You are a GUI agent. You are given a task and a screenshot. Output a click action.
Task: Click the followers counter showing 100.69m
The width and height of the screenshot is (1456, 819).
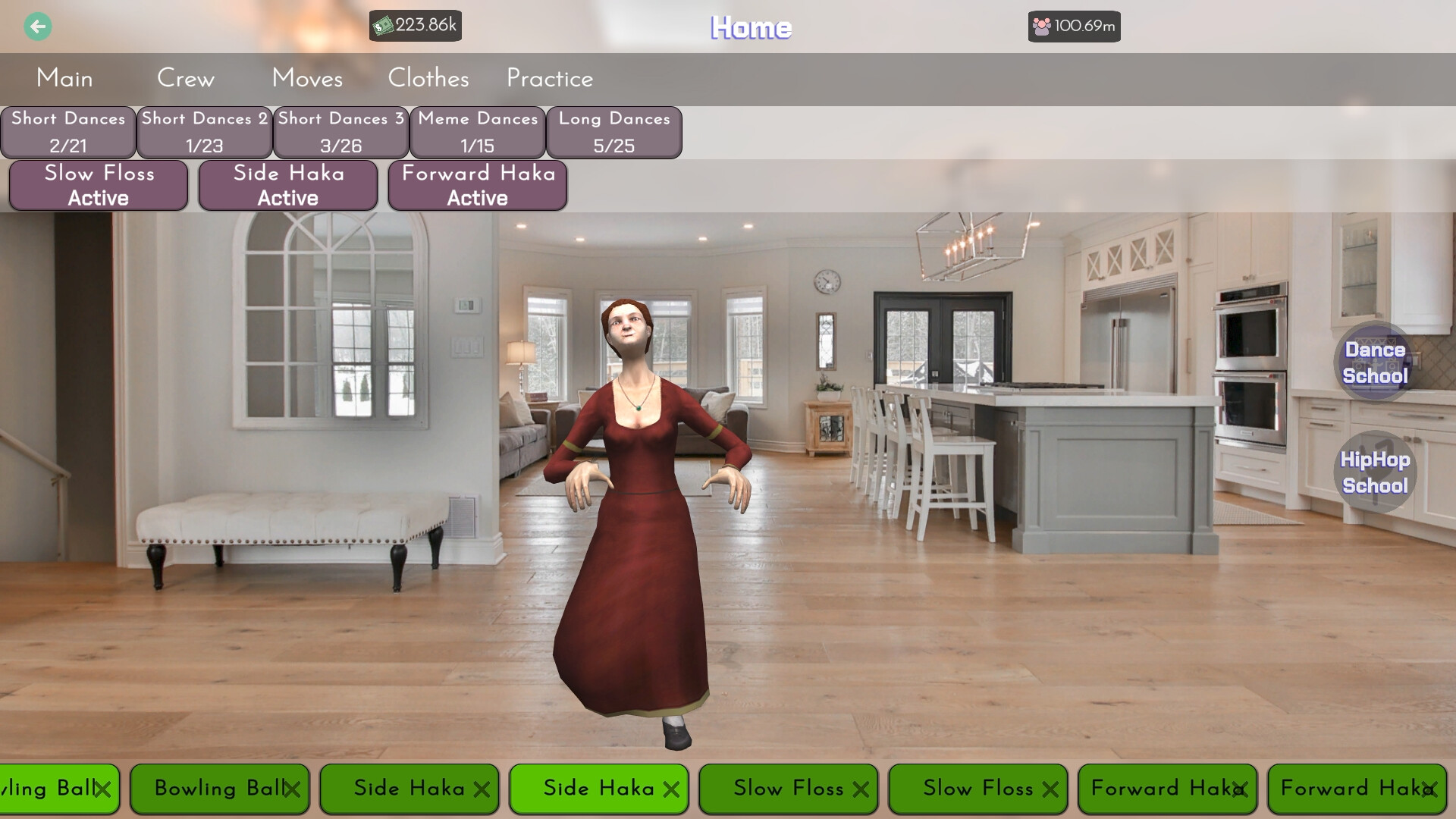pyautogui.click(x=1074, y=26)
